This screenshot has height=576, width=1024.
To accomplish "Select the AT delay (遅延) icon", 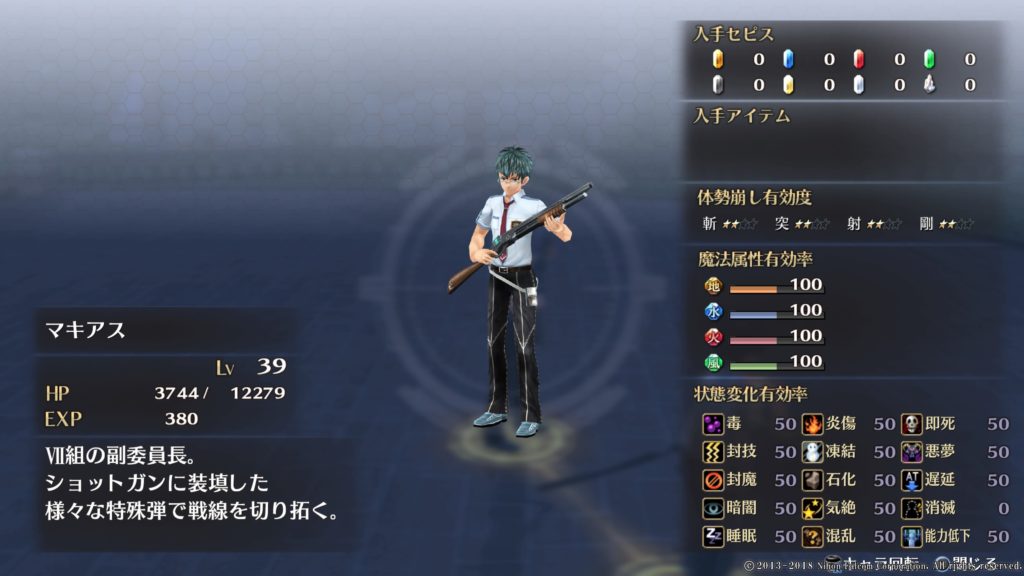I will pyautogui.click(x=911, y=480).
